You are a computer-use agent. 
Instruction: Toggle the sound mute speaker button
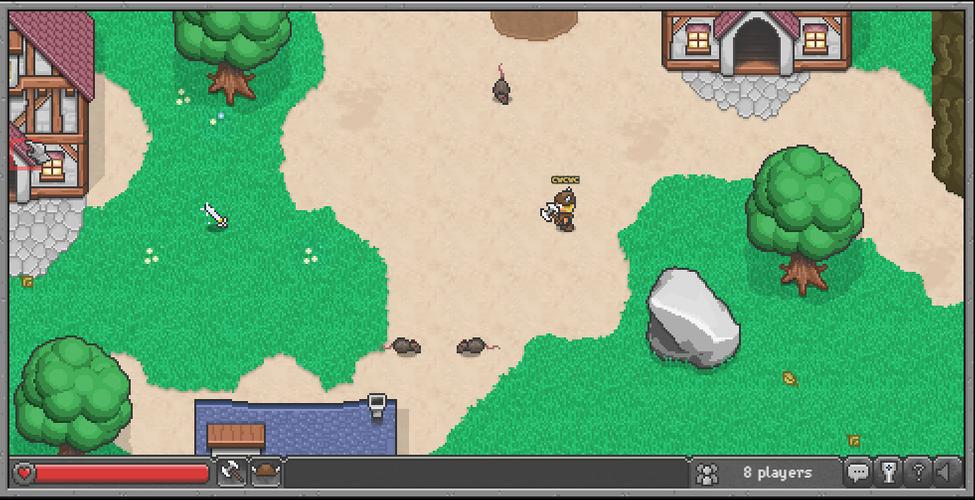944,472
